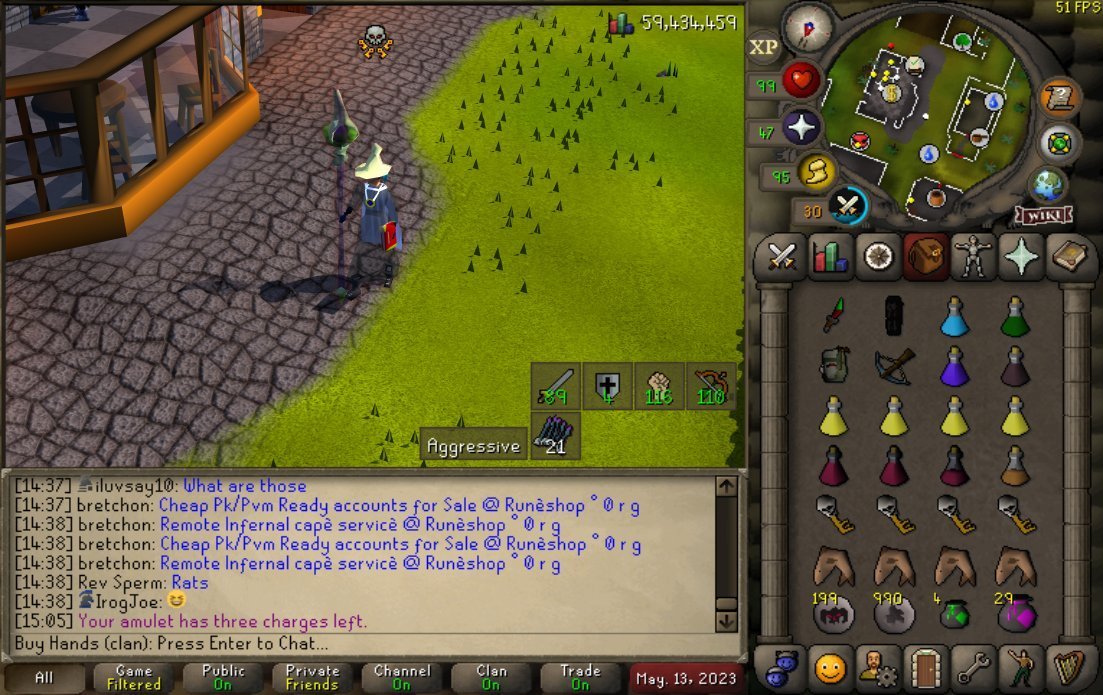
Task: Click the compass to face north
Action: pyautogui.click(x=809, y=28)
